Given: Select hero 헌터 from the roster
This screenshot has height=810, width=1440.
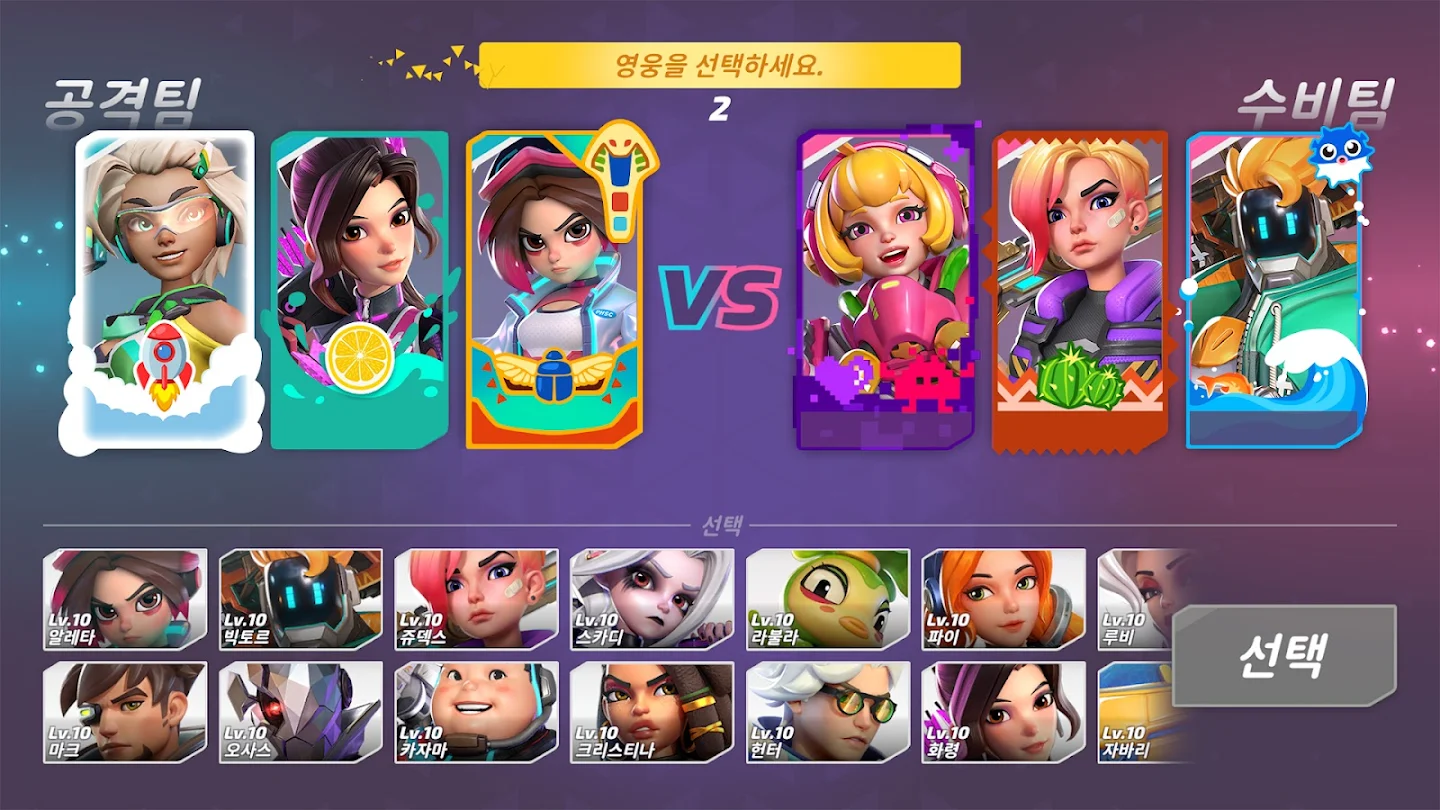Looking at the screenshot, I should click(828, 710).
